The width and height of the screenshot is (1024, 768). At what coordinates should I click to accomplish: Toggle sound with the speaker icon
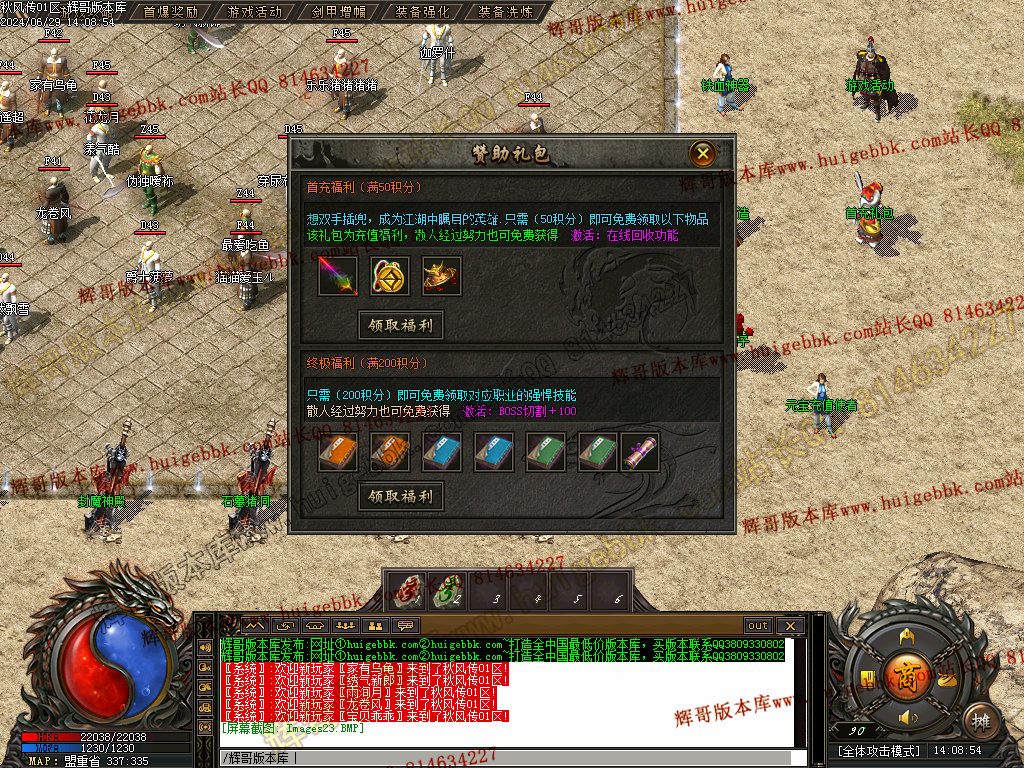point(908,718)
